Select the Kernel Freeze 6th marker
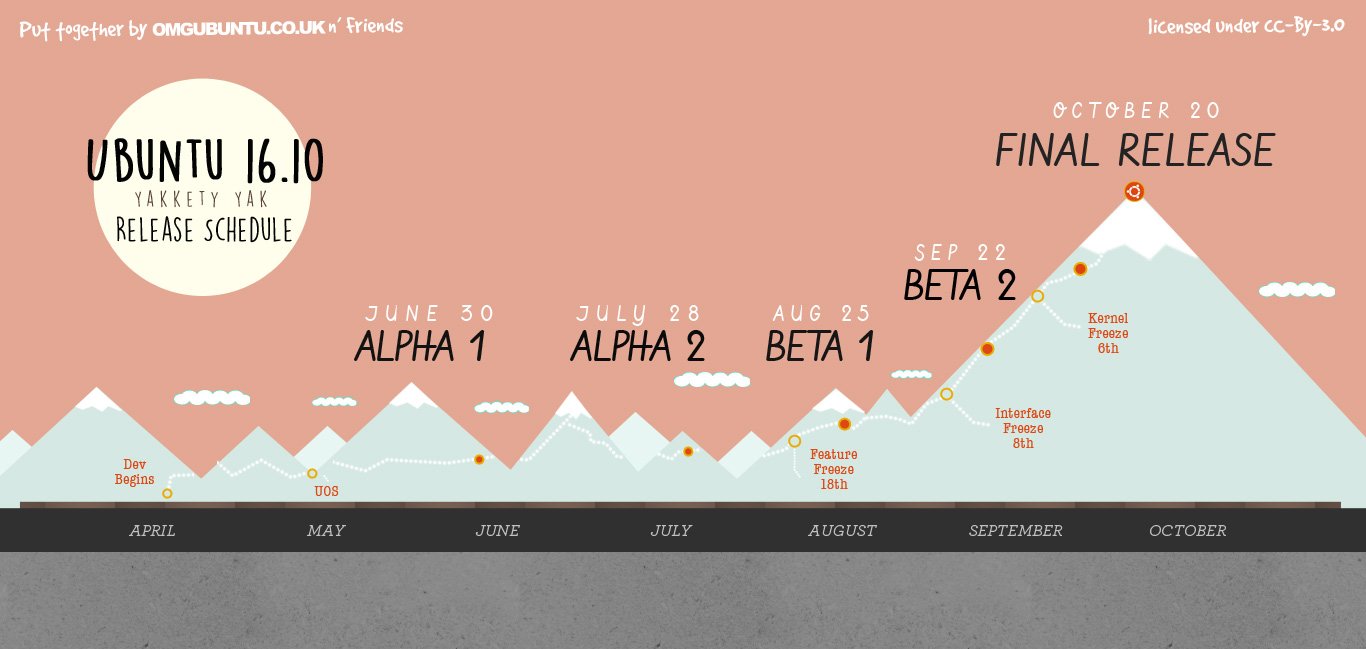 point(1038,296)
